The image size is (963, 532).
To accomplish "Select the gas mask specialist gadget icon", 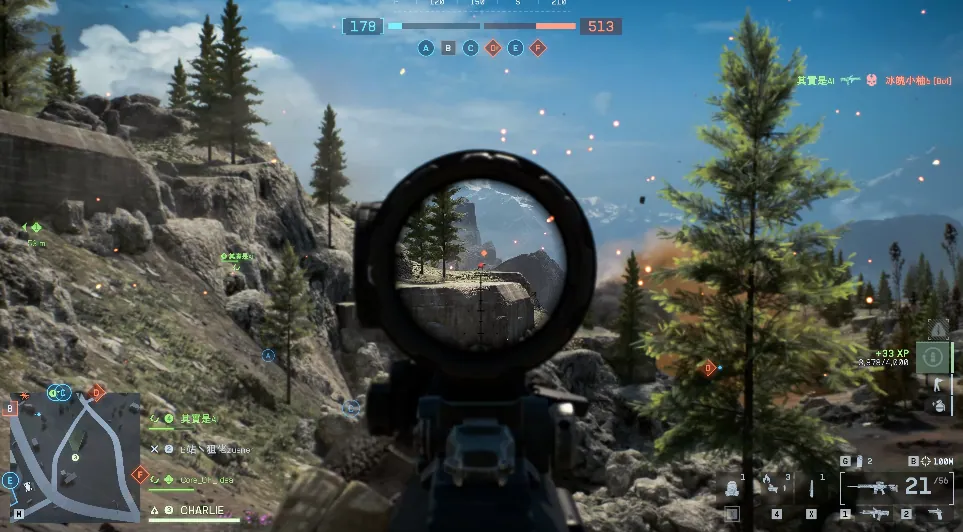I will [731, 489].
